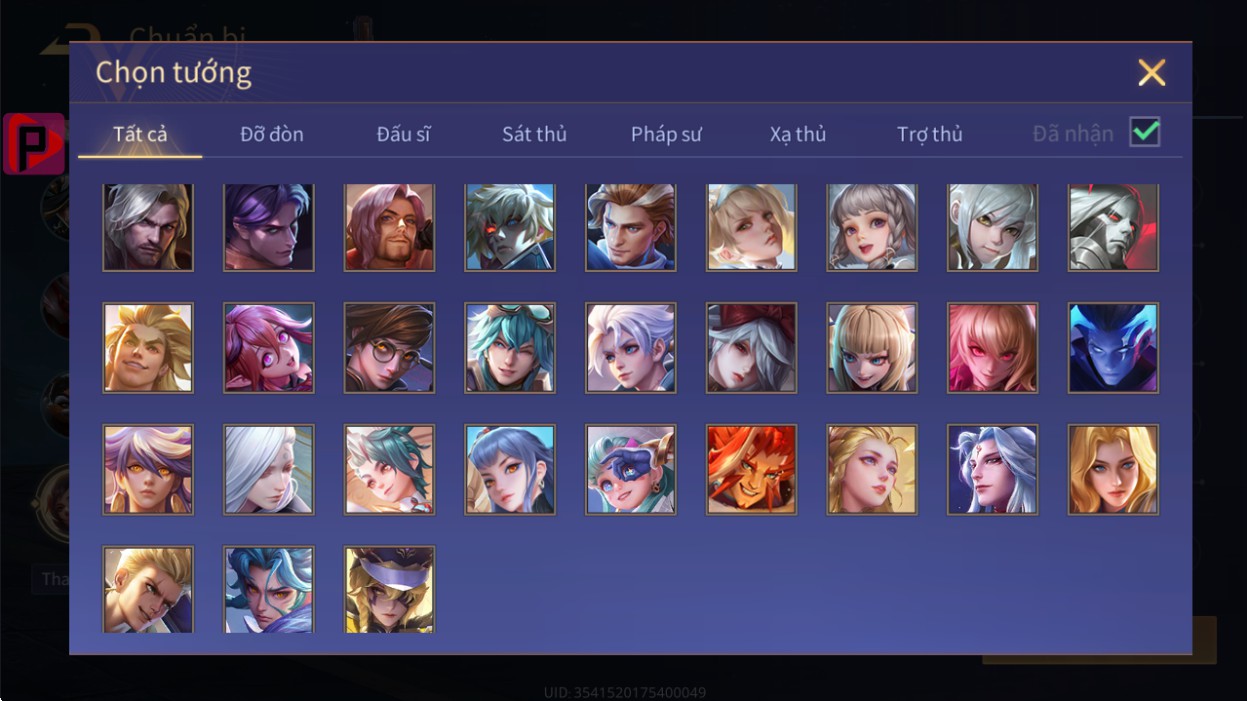Select the Xạ thủ marksman tab
This screenshot has height=701, width=1247.
pos(798,134)
